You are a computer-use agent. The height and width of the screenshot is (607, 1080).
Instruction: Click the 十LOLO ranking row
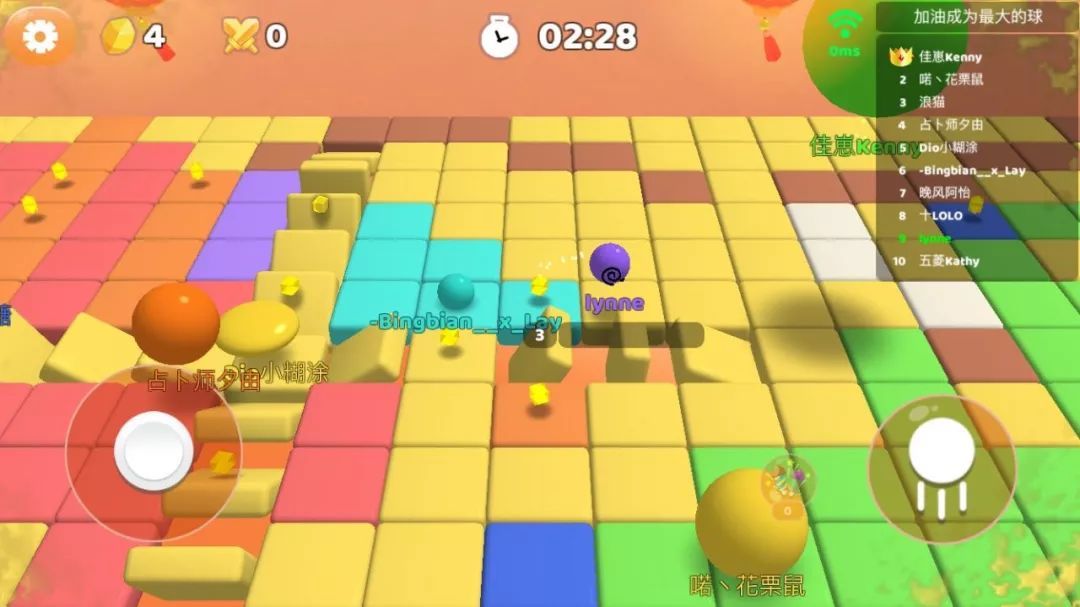(940, 216)
